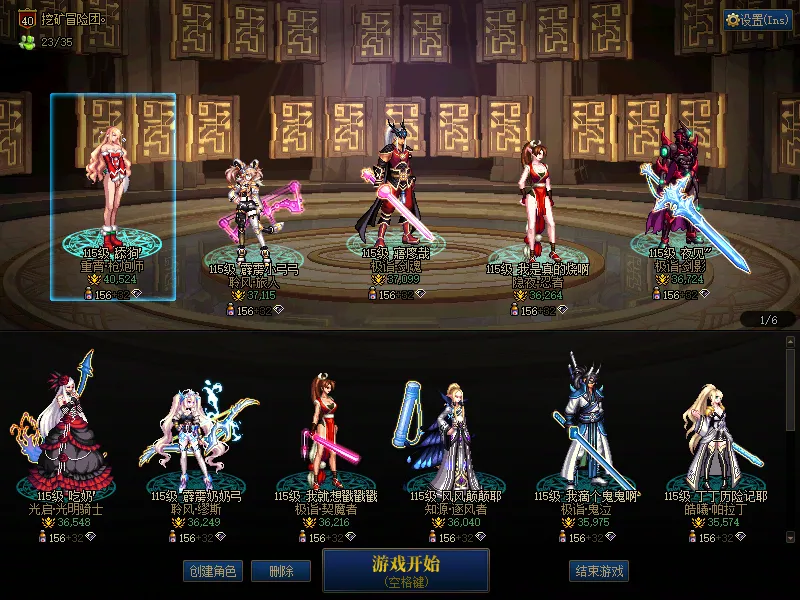Click the 创建角色 create character button
The height and width of the screenshot is (600, 800).
coord(213,571)
